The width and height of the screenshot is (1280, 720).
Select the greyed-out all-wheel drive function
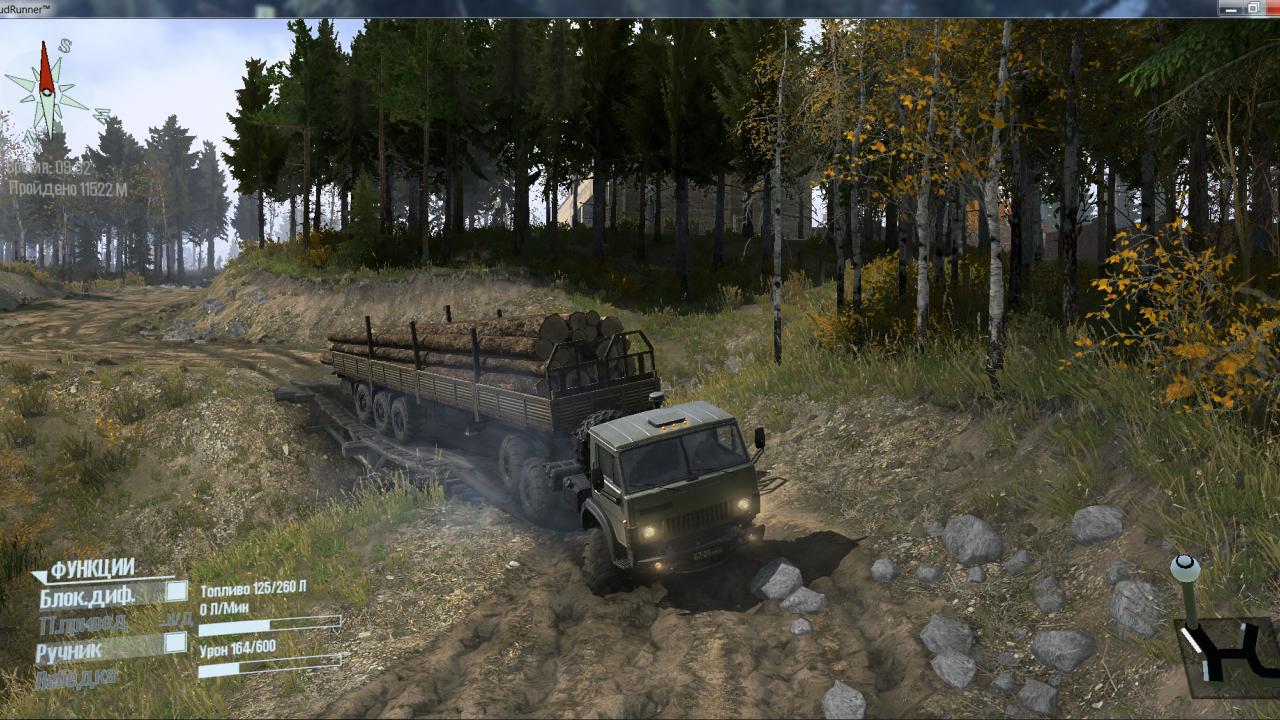(x=84, y=624)
